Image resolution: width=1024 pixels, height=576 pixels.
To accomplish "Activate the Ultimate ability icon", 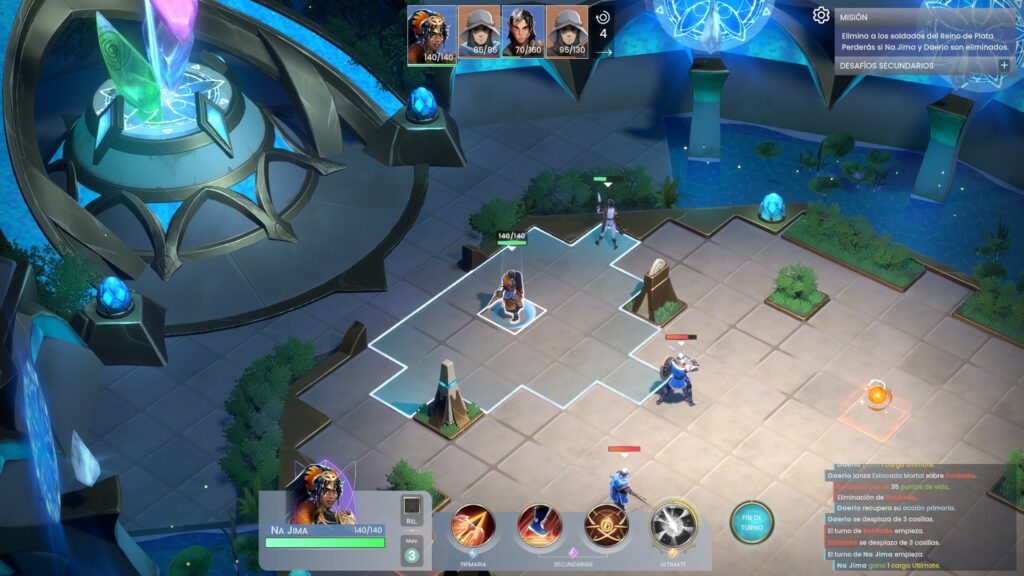I will (x=673, y=525).
